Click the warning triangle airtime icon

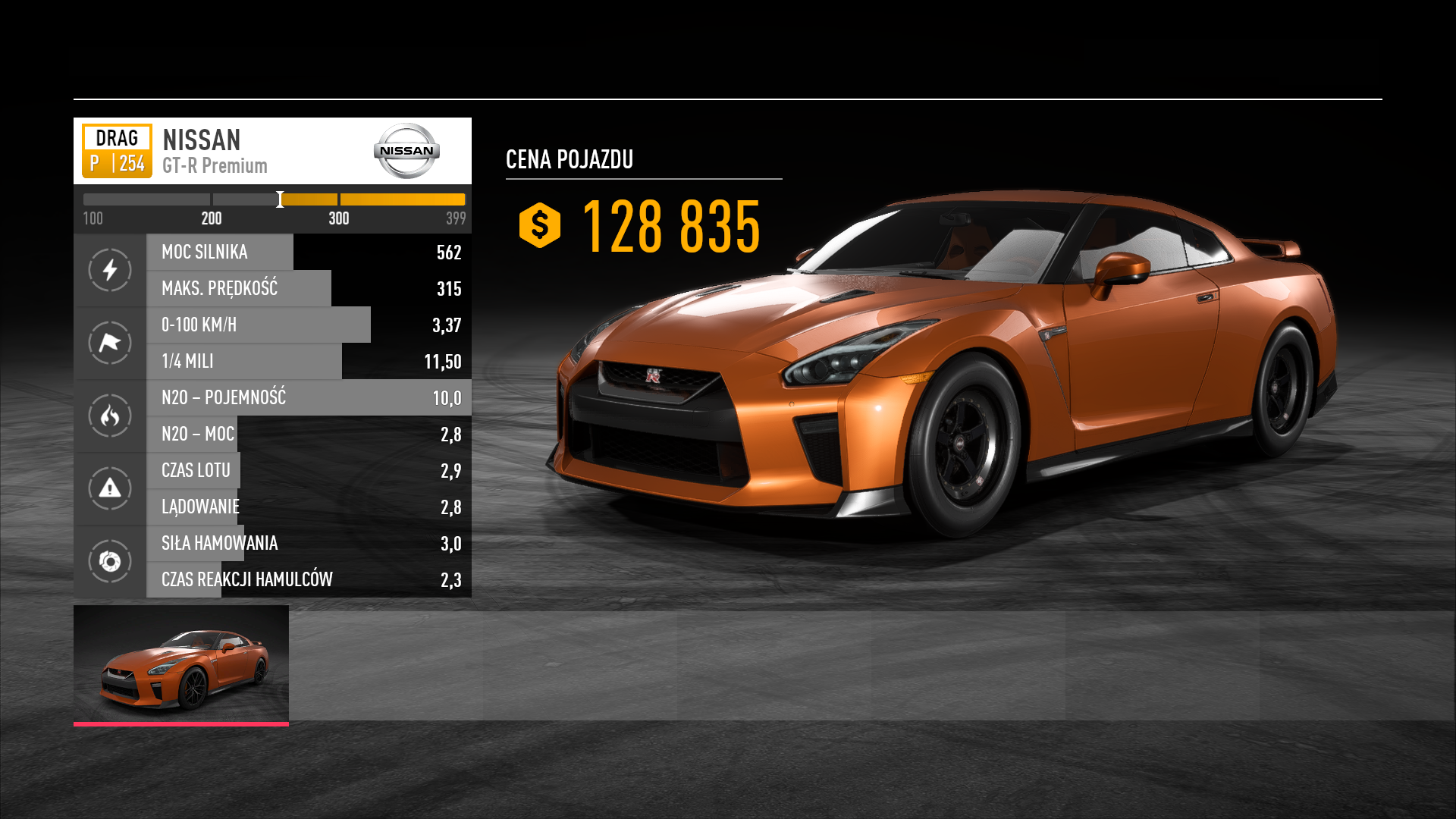(x=110, y=488)
